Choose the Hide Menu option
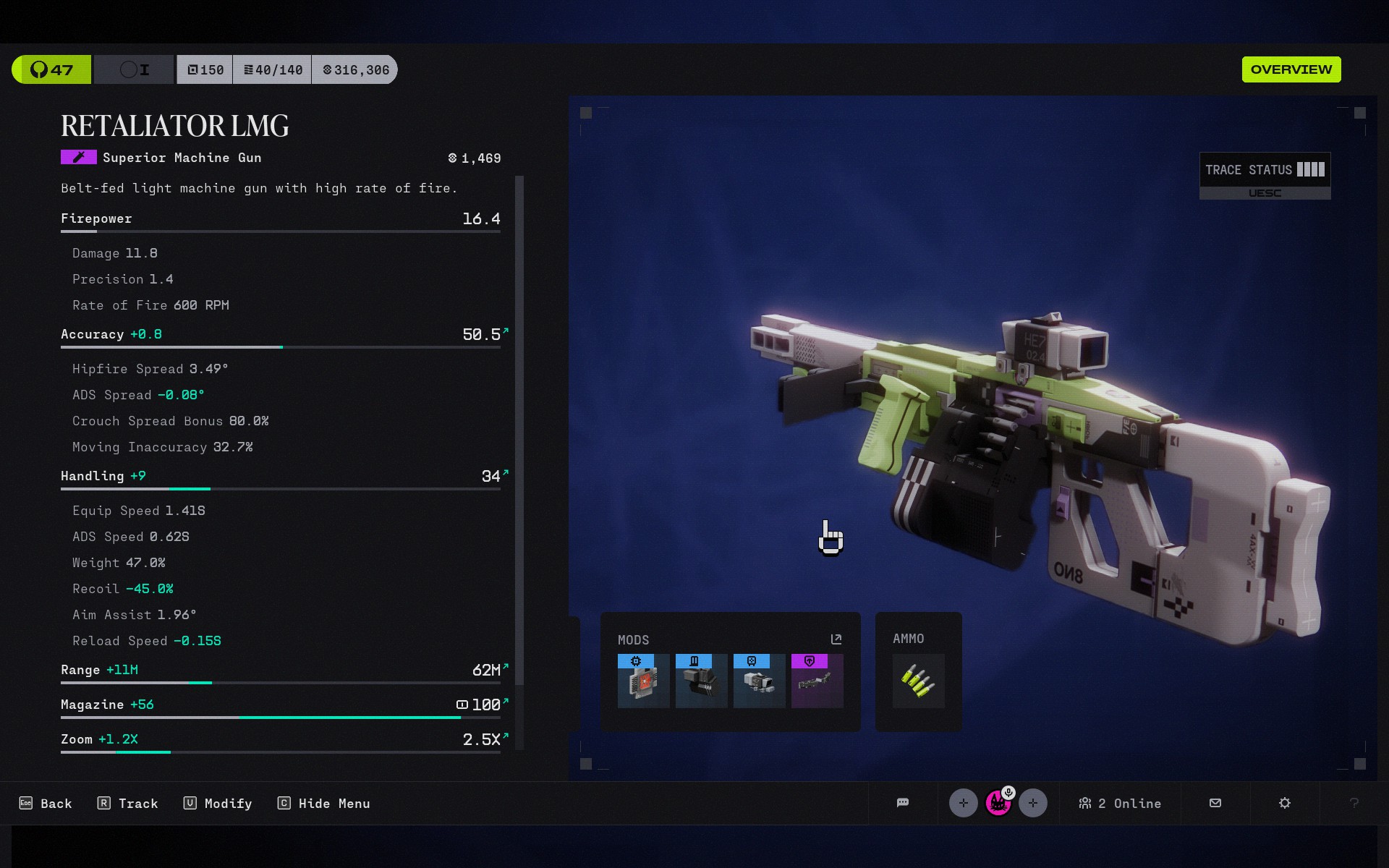Viewport: 1389px width, 868px height. [x=324, y=804]
